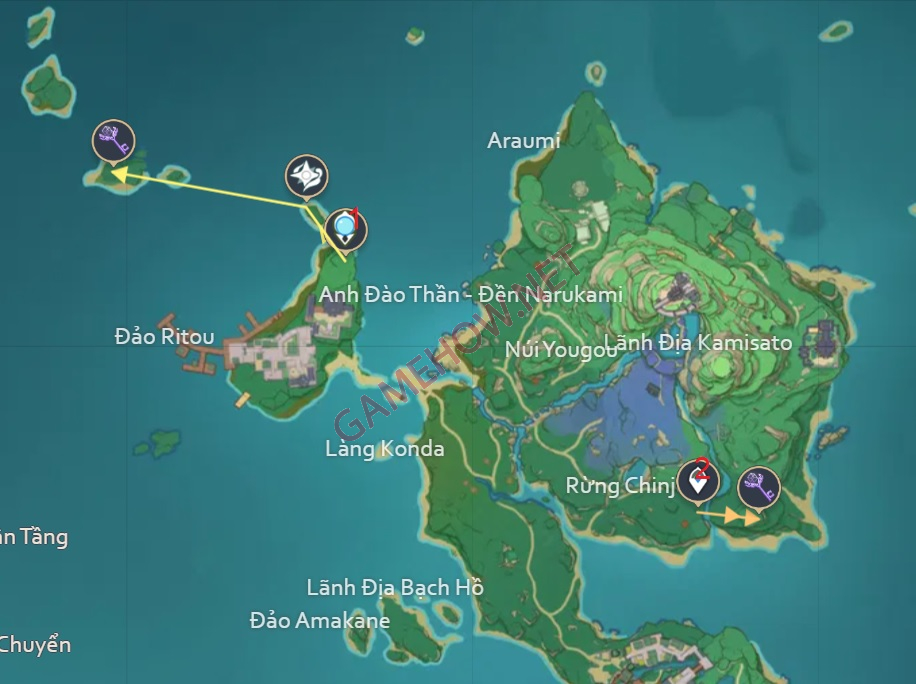
Task: Select the purple key marker on the northwest island
Action: pyautogui.click(x=113, y=140)
